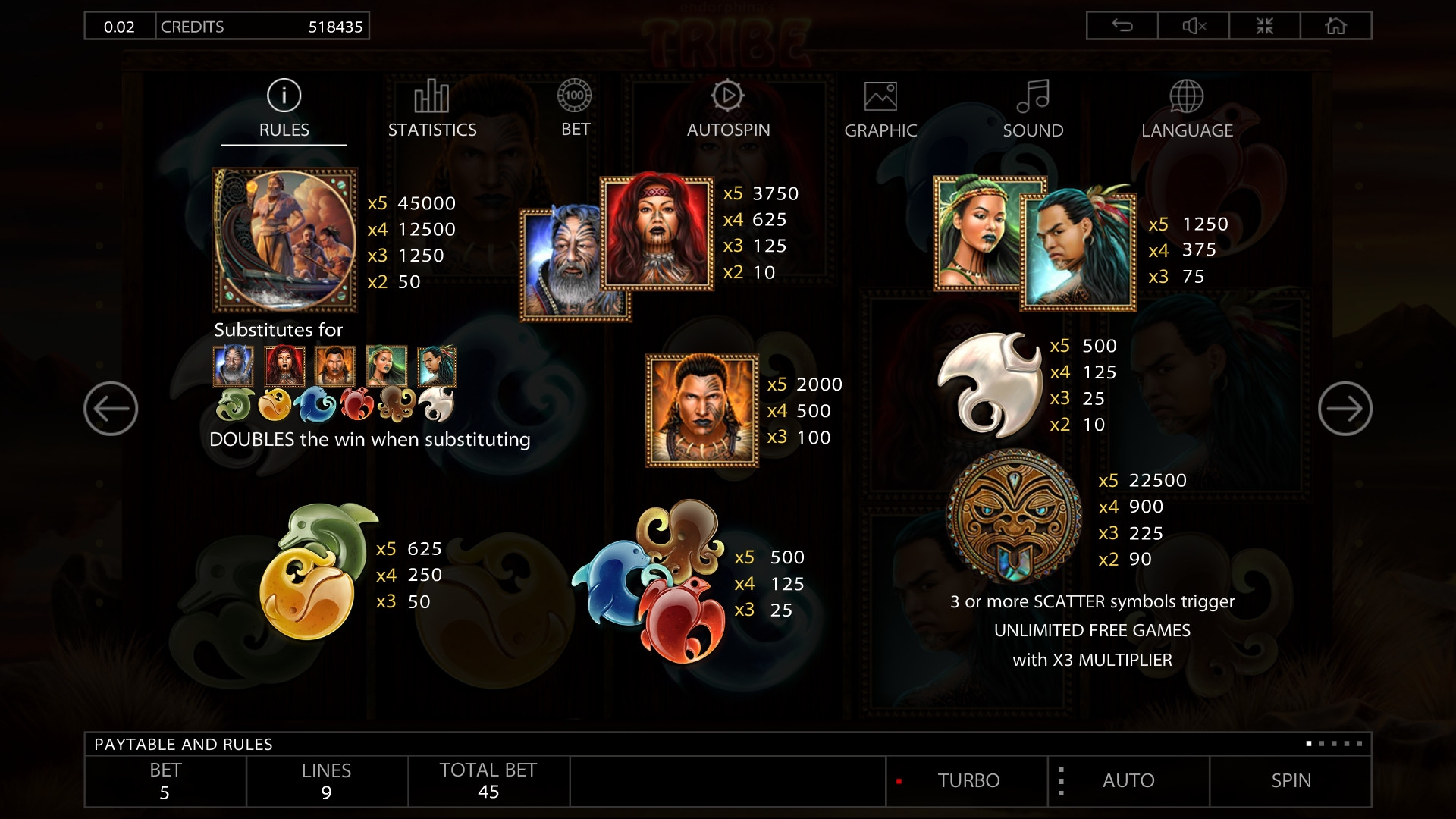
Task: Show the Graphic options tab
Action: coord(880,111)
